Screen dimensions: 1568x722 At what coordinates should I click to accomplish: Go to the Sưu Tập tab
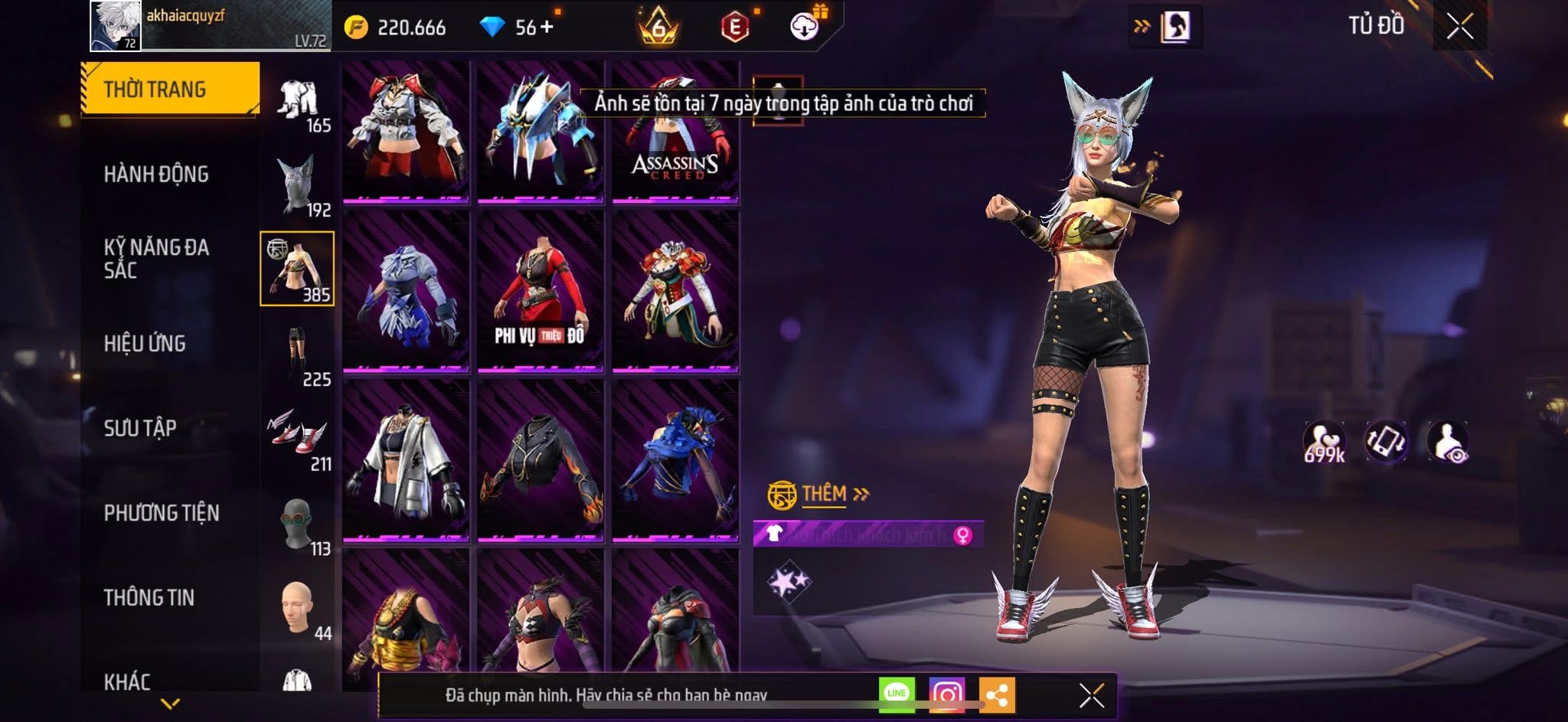(x=140, y=428)
